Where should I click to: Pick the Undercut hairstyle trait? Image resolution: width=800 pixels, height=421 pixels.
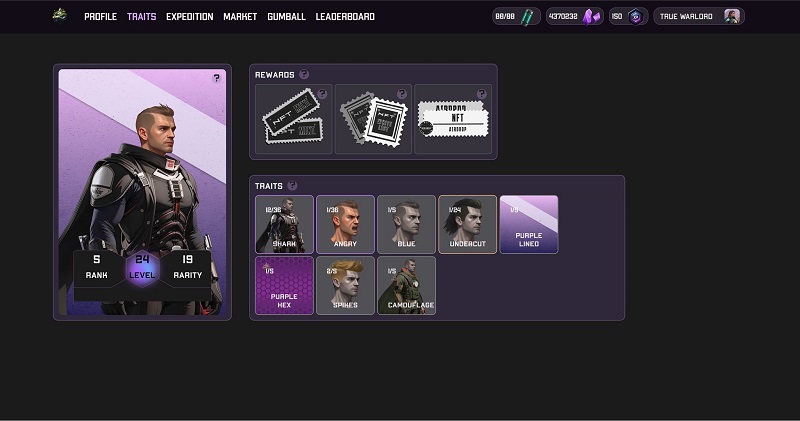point(467,224)
